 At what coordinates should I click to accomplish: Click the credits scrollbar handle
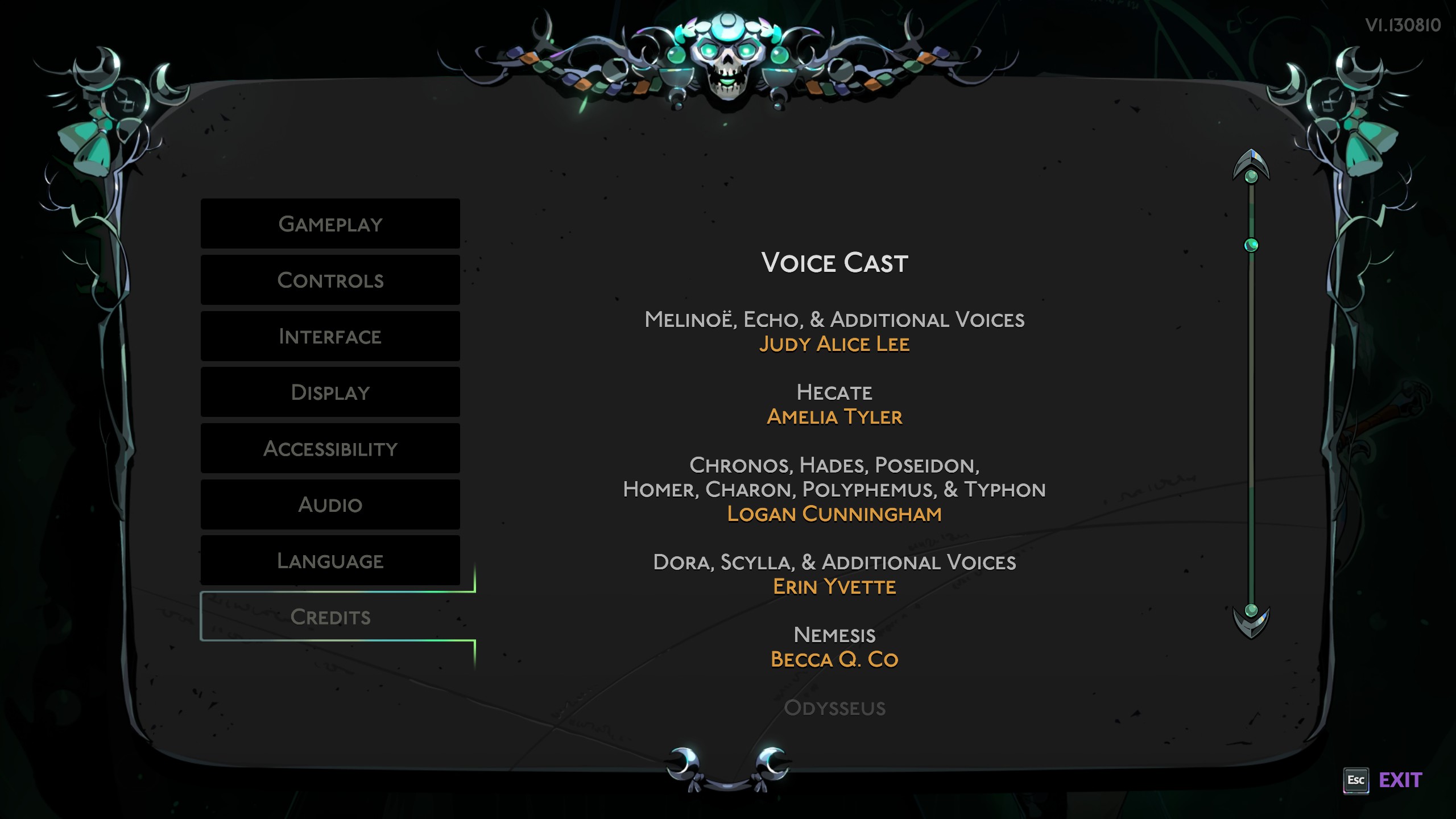click(1251, 245)
